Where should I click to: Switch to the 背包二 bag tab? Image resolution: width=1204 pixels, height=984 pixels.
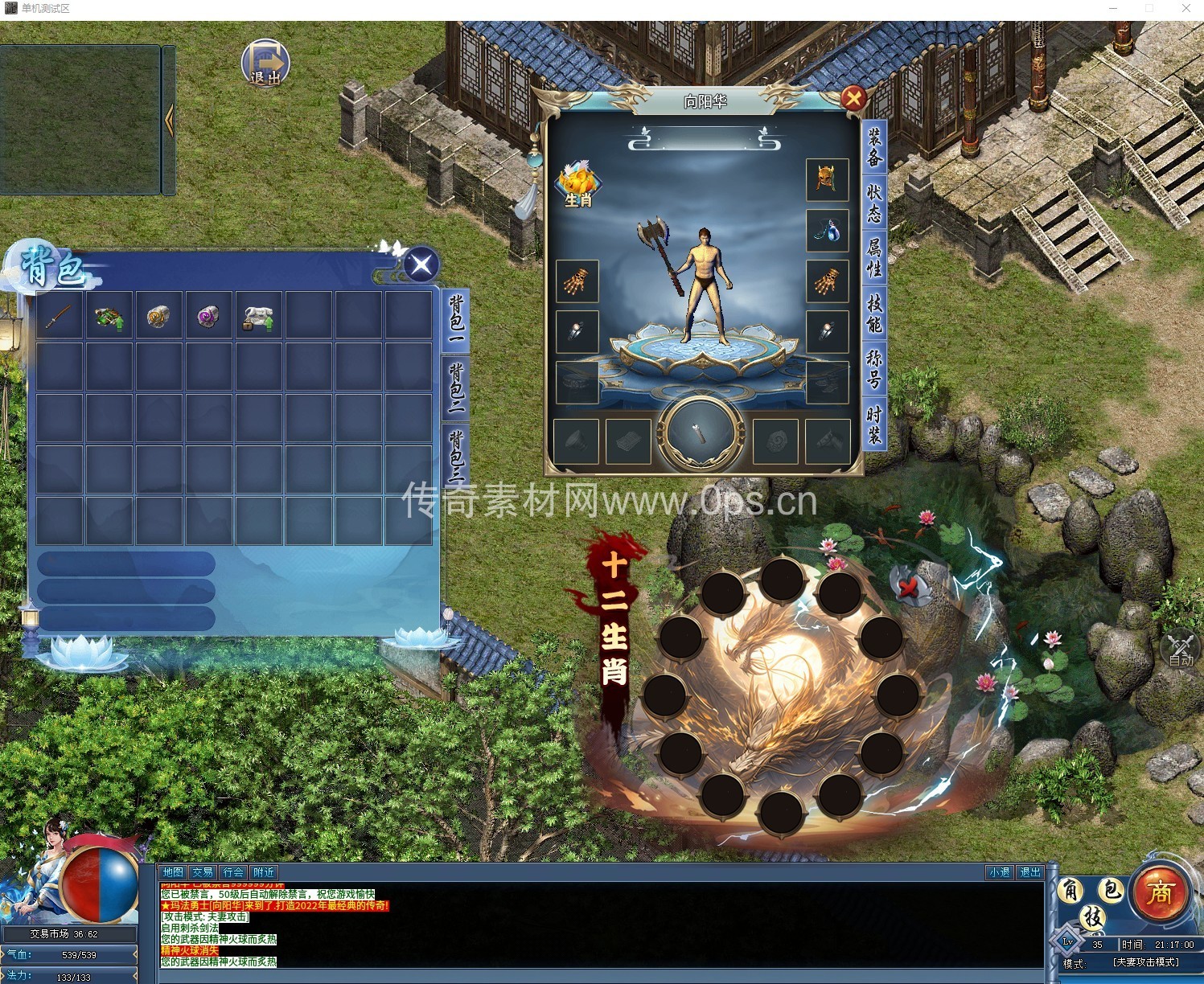(x=456, y=387)
